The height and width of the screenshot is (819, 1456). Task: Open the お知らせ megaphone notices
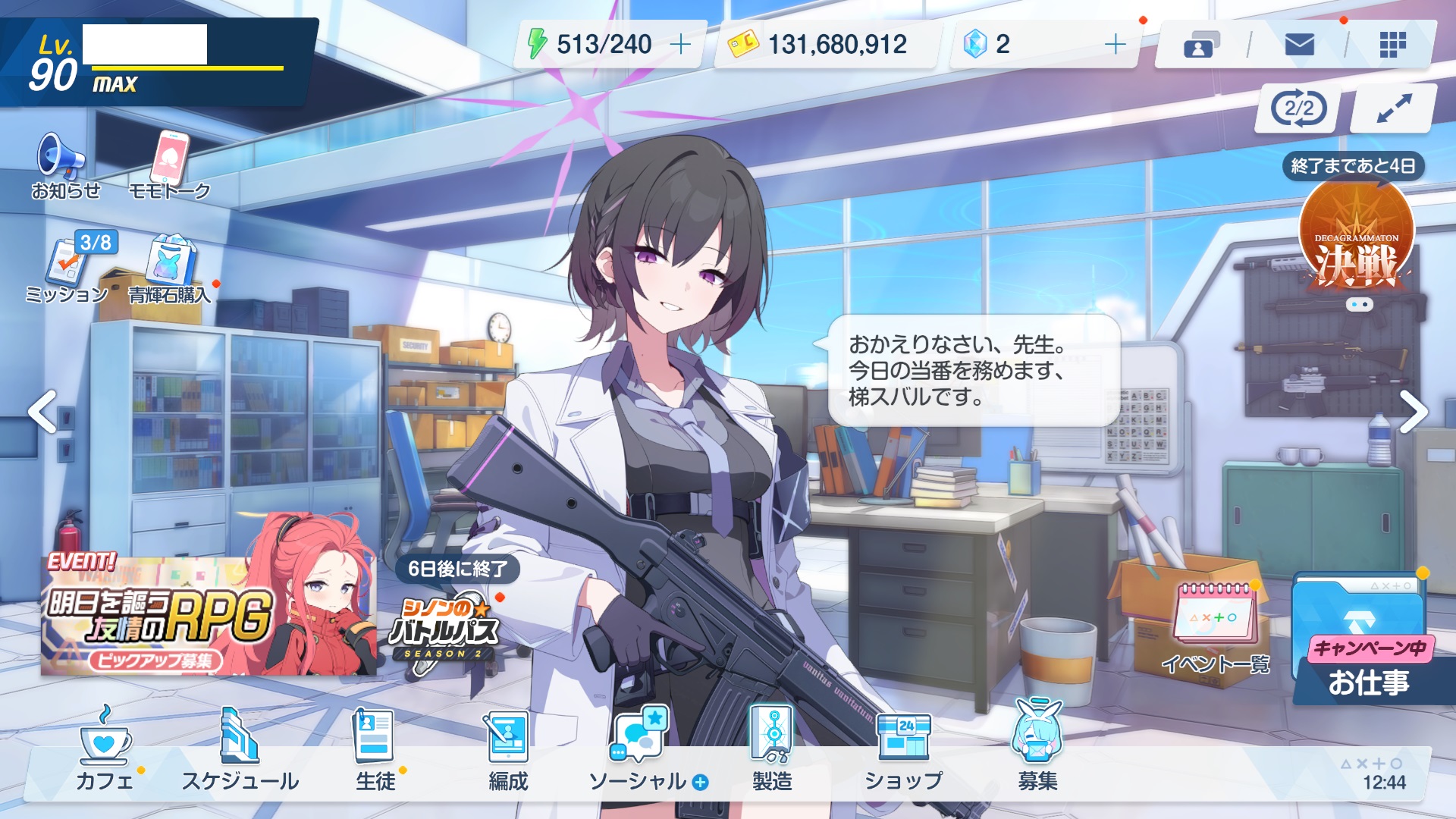pos(64,165)
